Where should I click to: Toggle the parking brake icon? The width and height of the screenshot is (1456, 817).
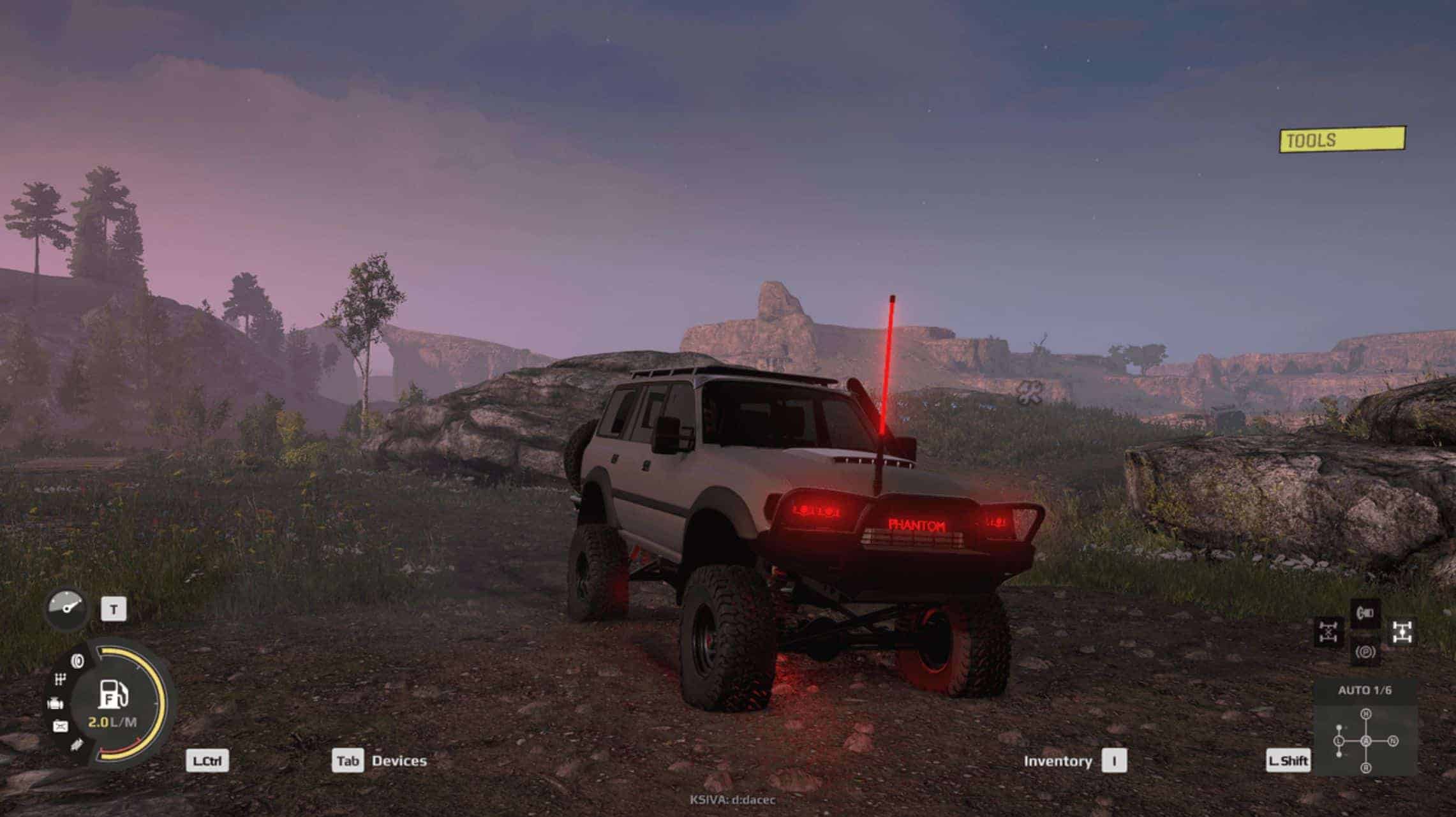pos(1365,652)
